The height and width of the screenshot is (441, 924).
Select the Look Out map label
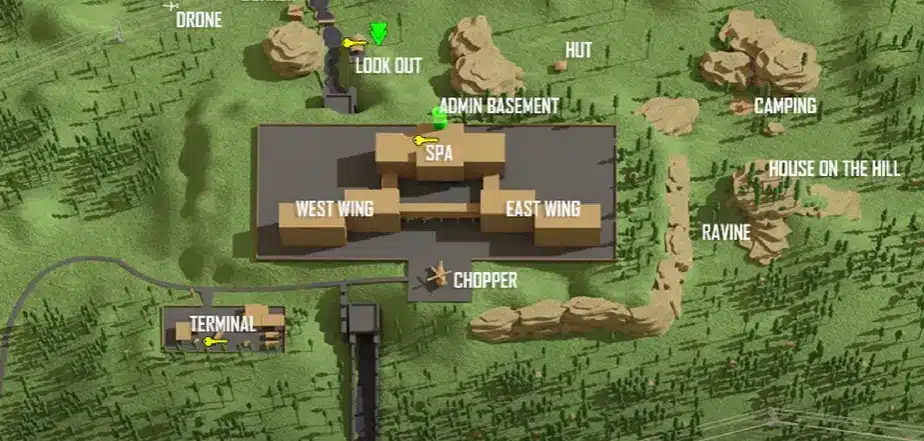tap(388, 65)
